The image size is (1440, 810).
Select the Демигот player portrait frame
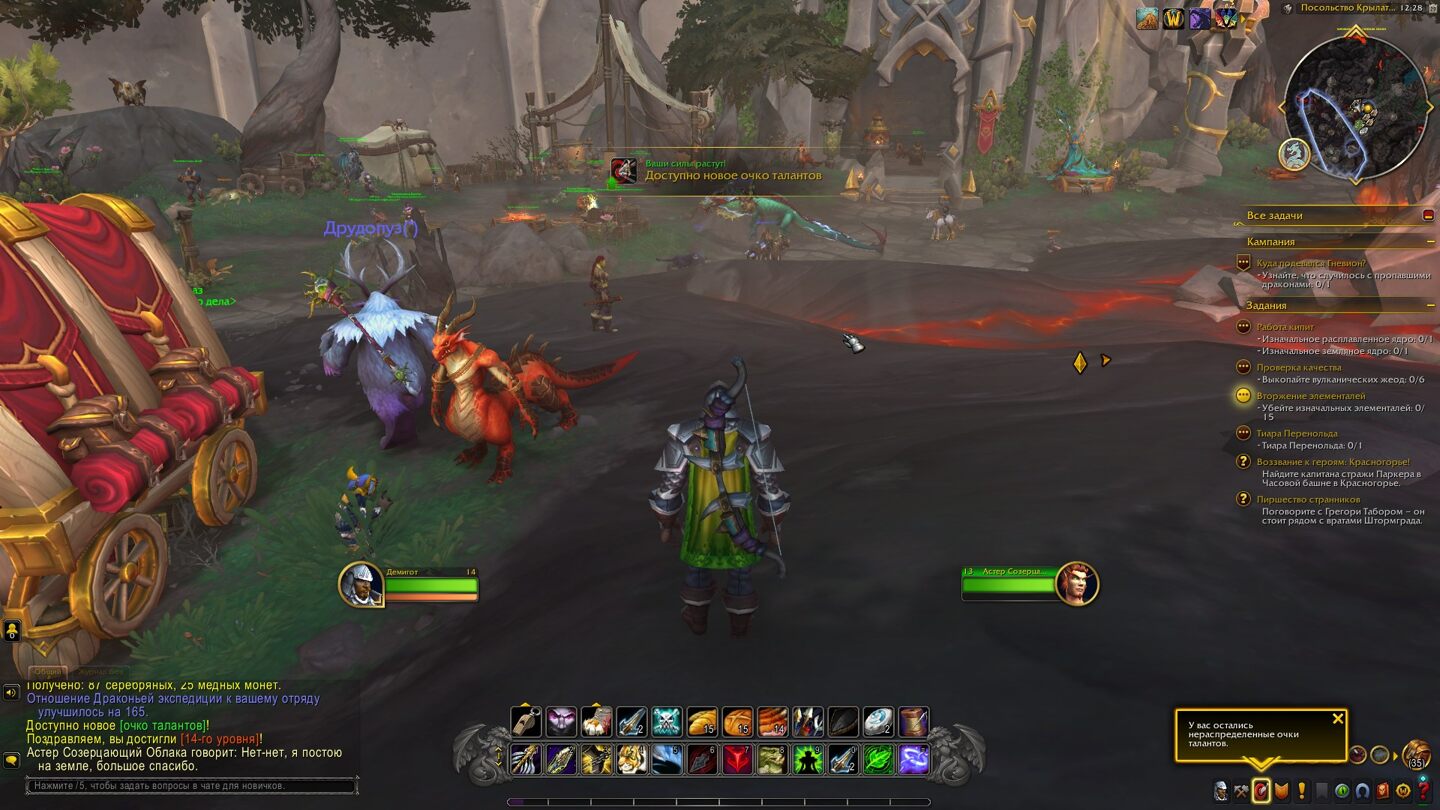(361, 585)
